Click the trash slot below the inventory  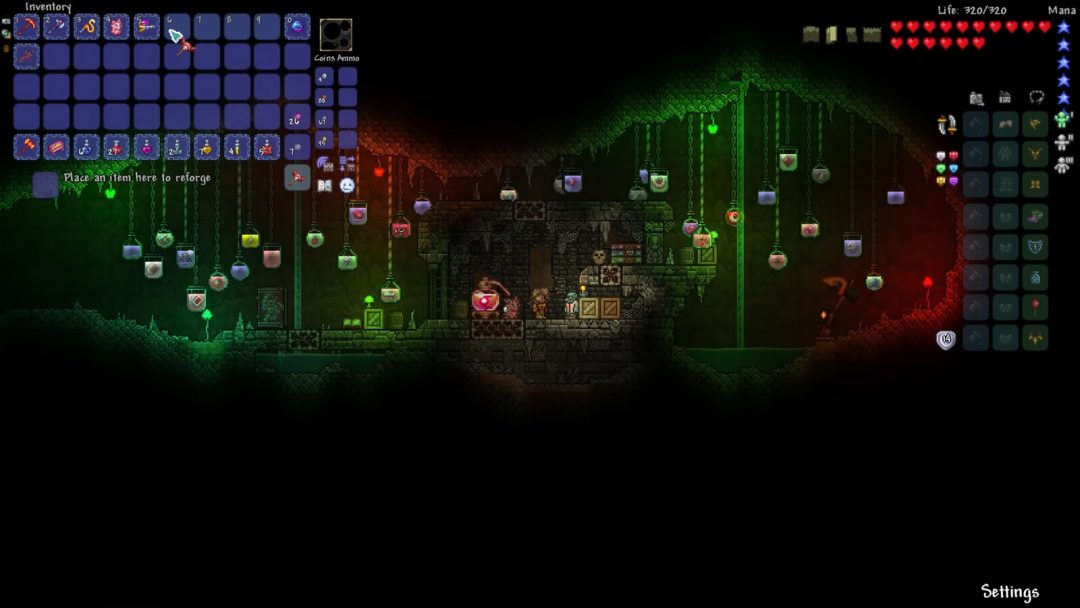pos(297,177)
